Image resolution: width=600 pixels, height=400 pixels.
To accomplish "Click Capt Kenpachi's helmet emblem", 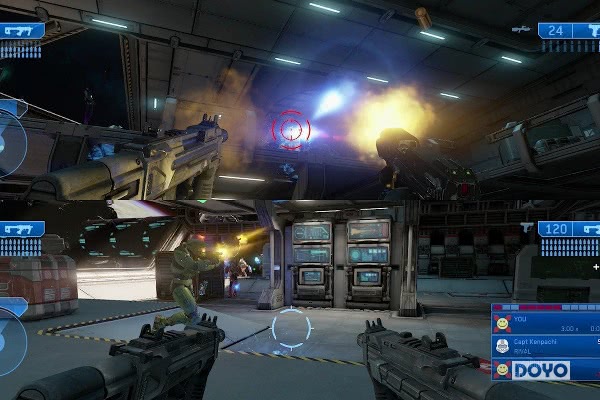I will tap(502, 346).
